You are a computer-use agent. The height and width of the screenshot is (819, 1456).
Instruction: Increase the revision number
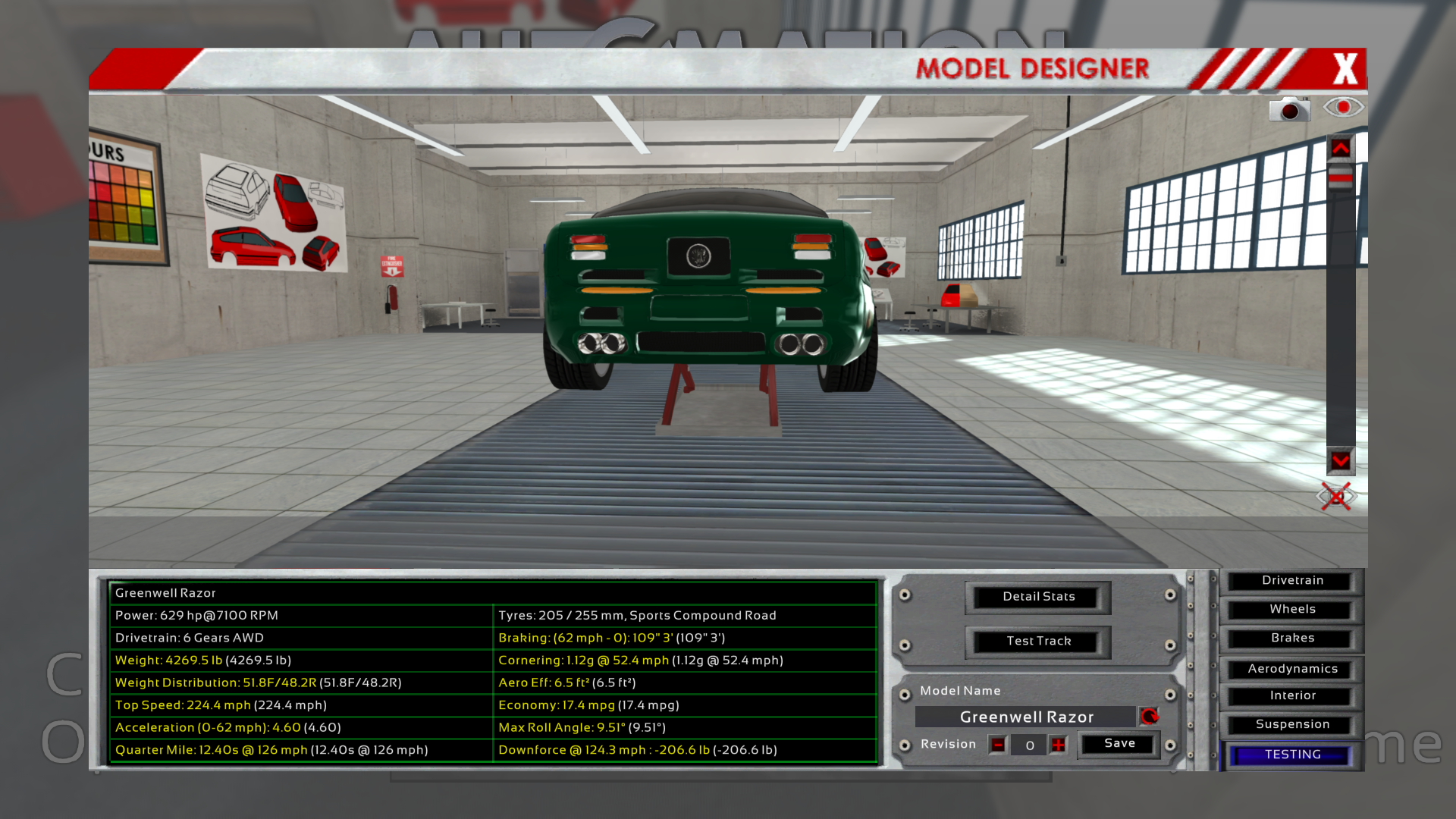[1059, 745]
